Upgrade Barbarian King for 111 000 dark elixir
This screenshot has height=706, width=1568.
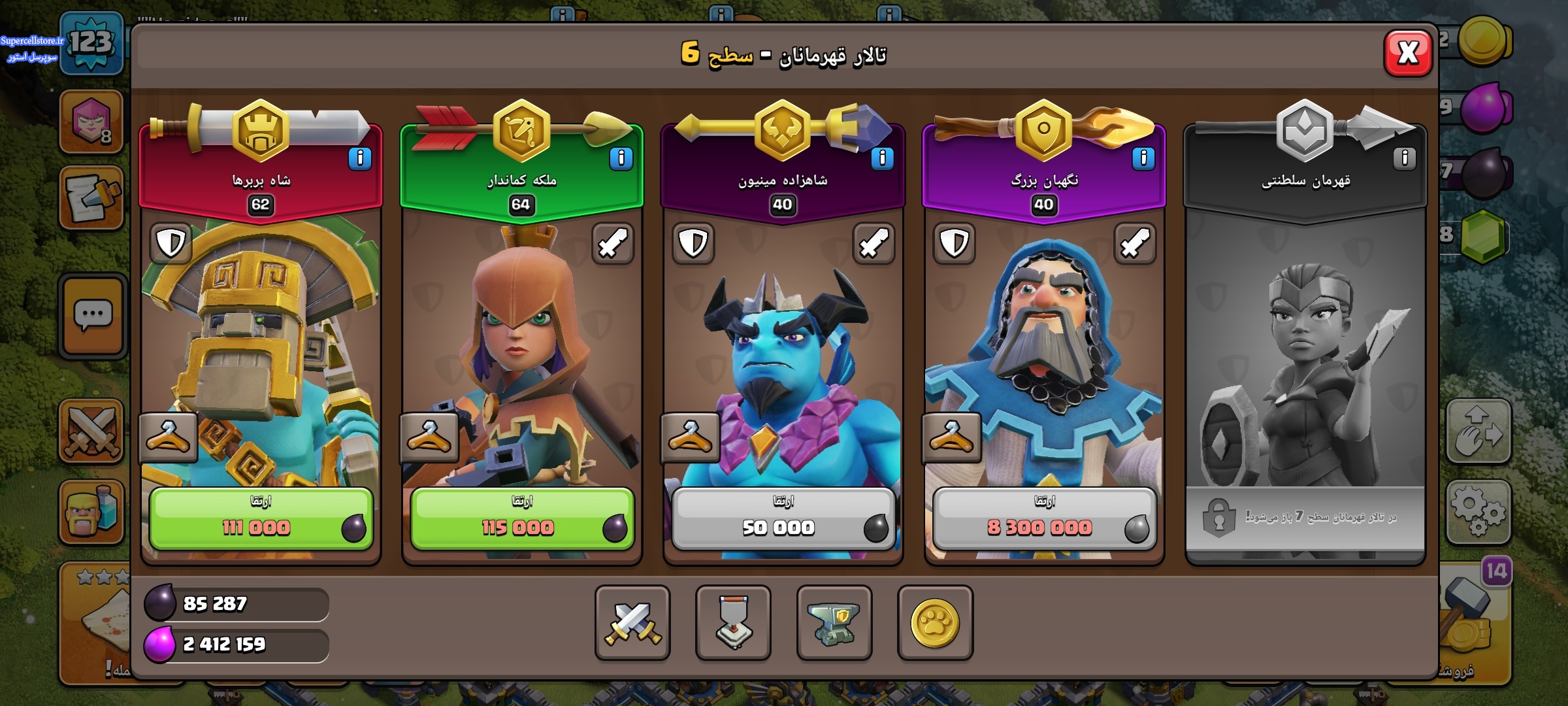coord(261,518)
